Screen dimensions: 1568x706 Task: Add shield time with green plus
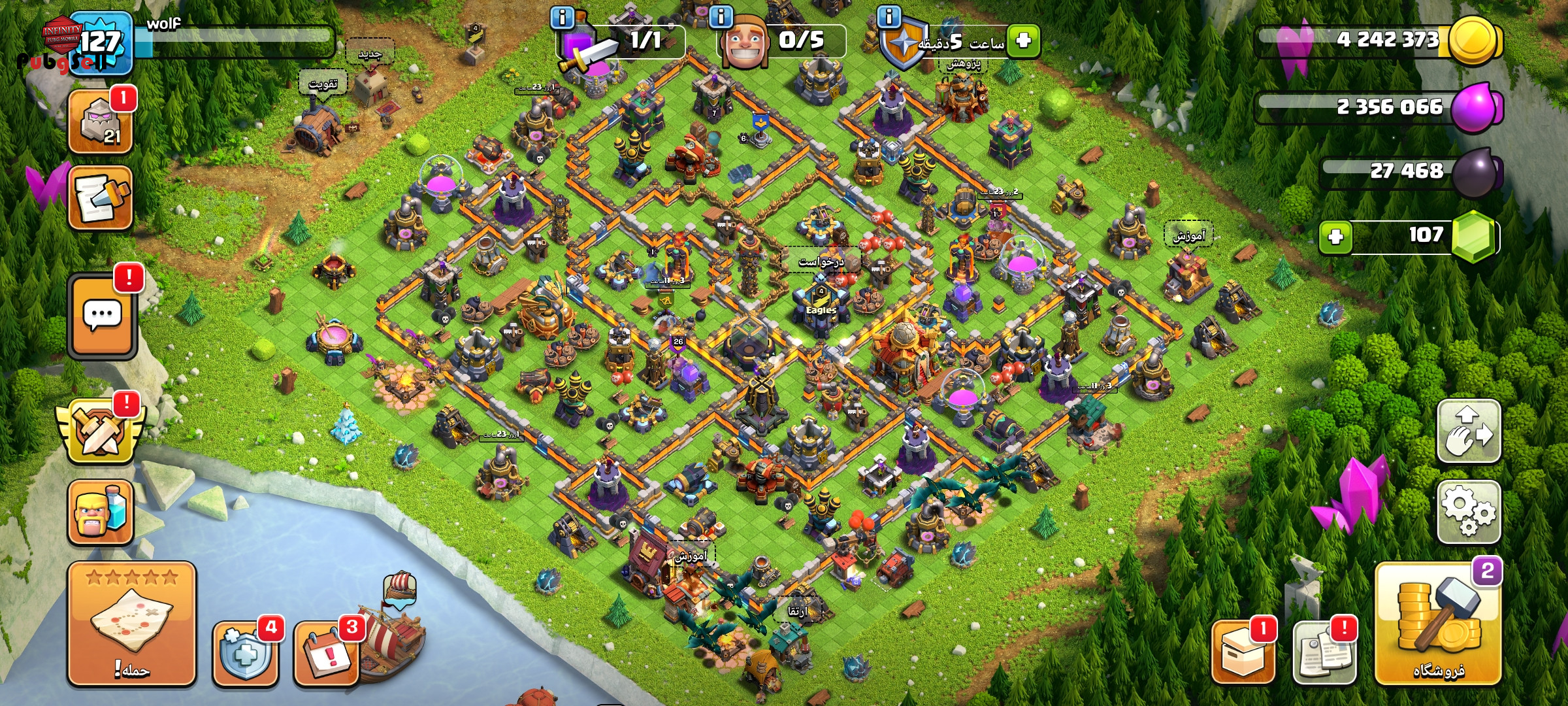(x=1023, y=41)
